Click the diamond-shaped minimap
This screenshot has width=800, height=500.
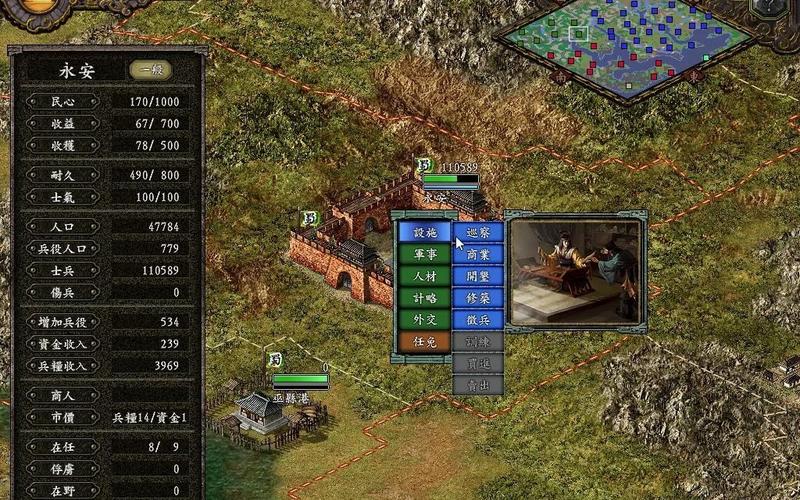tap(625, 42)
